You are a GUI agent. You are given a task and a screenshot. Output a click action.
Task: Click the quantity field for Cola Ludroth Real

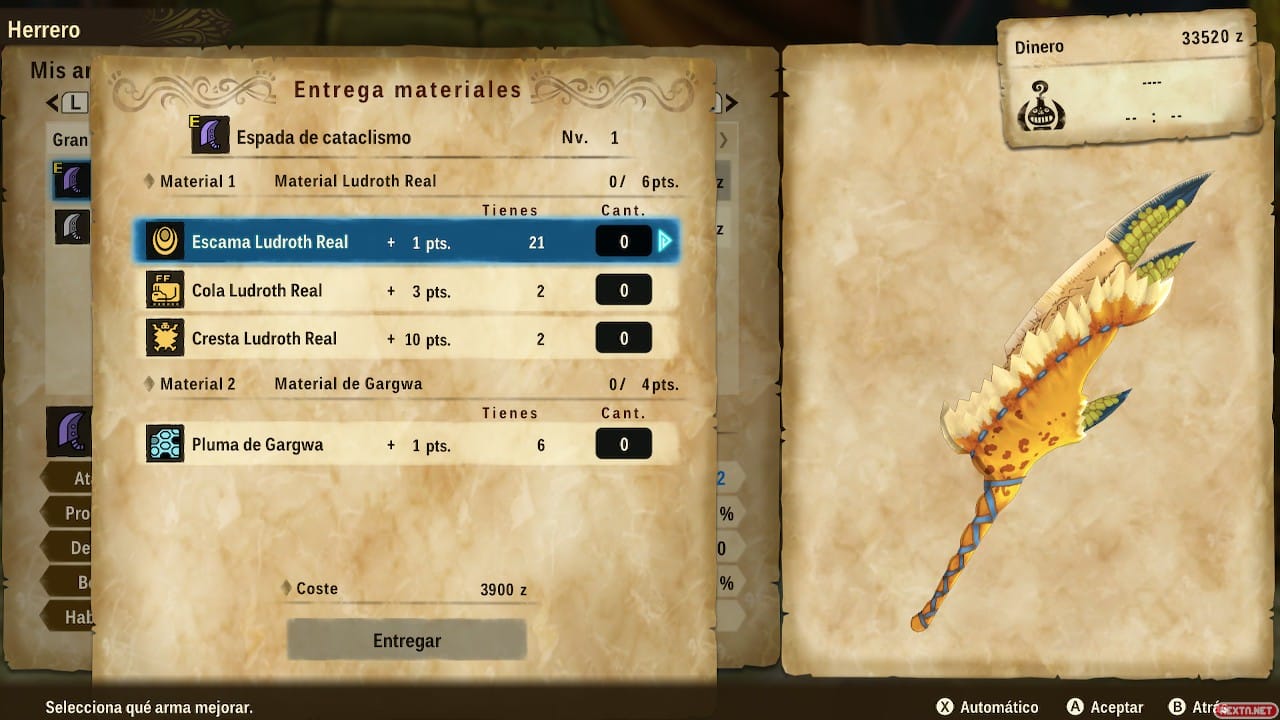pyautogui.click(x=623, y=290)
